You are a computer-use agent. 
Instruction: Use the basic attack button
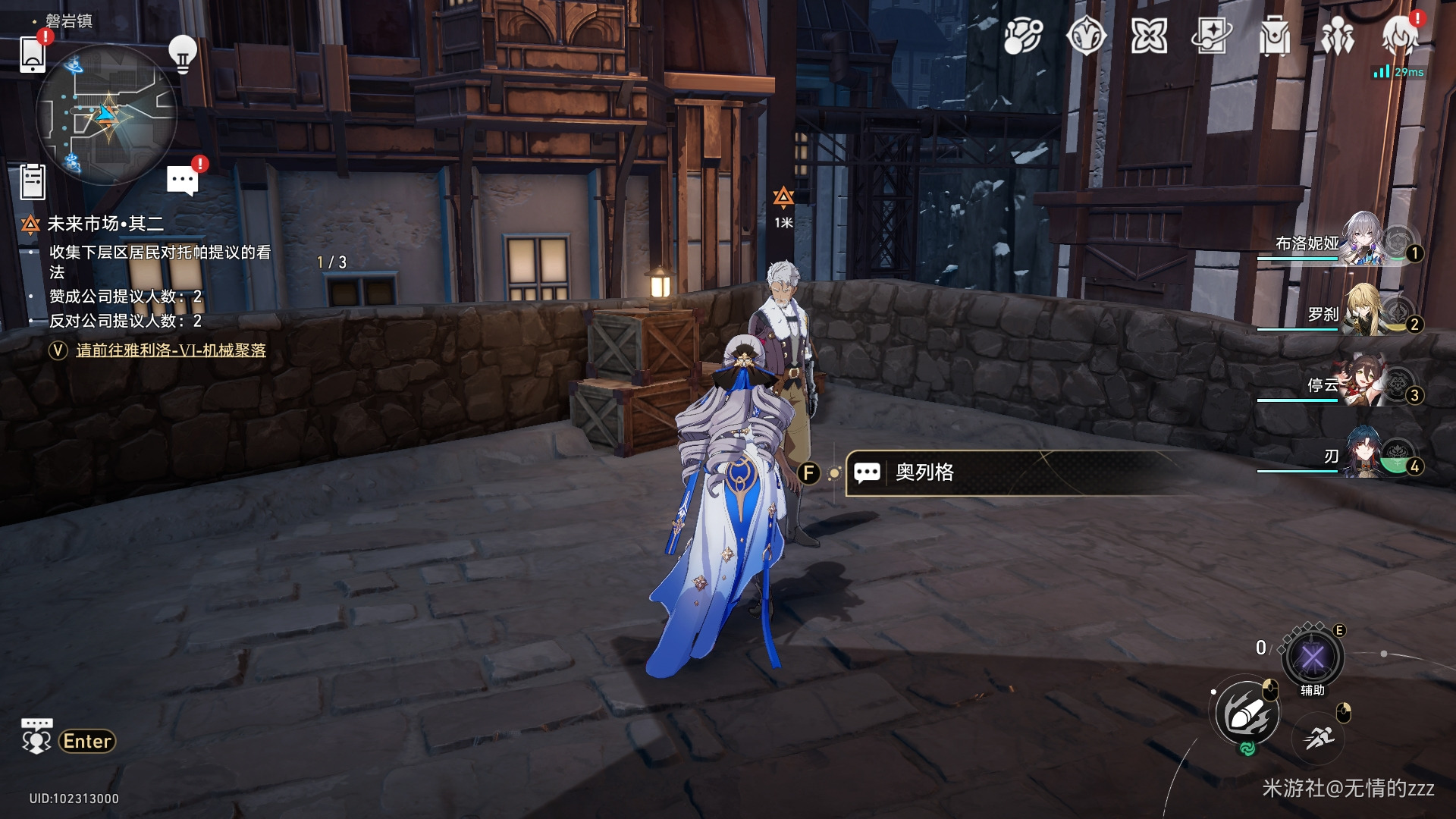pyautogui.click(x=1247, y=714)
